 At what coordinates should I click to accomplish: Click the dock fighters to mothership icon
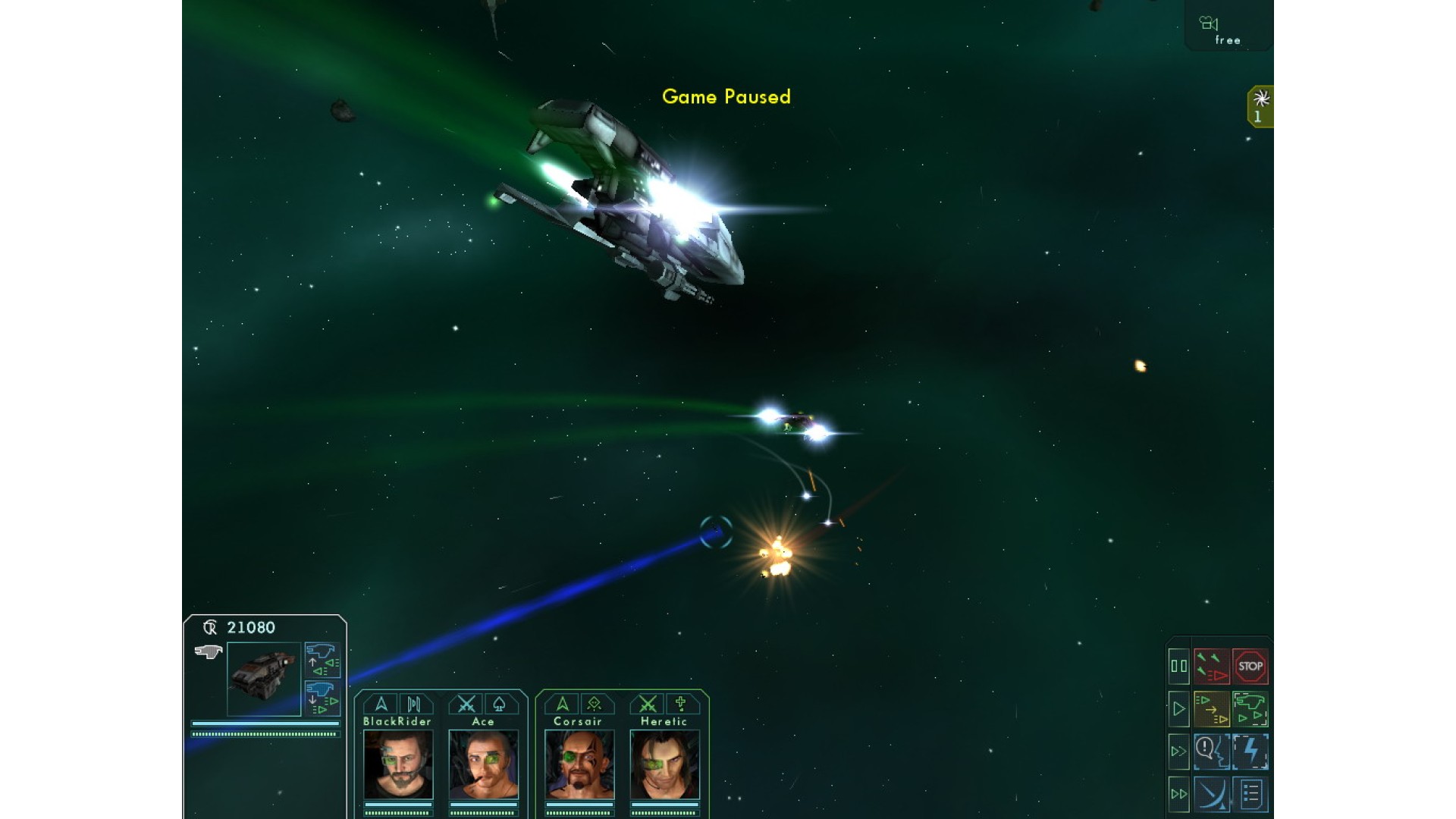pos(322,698)
